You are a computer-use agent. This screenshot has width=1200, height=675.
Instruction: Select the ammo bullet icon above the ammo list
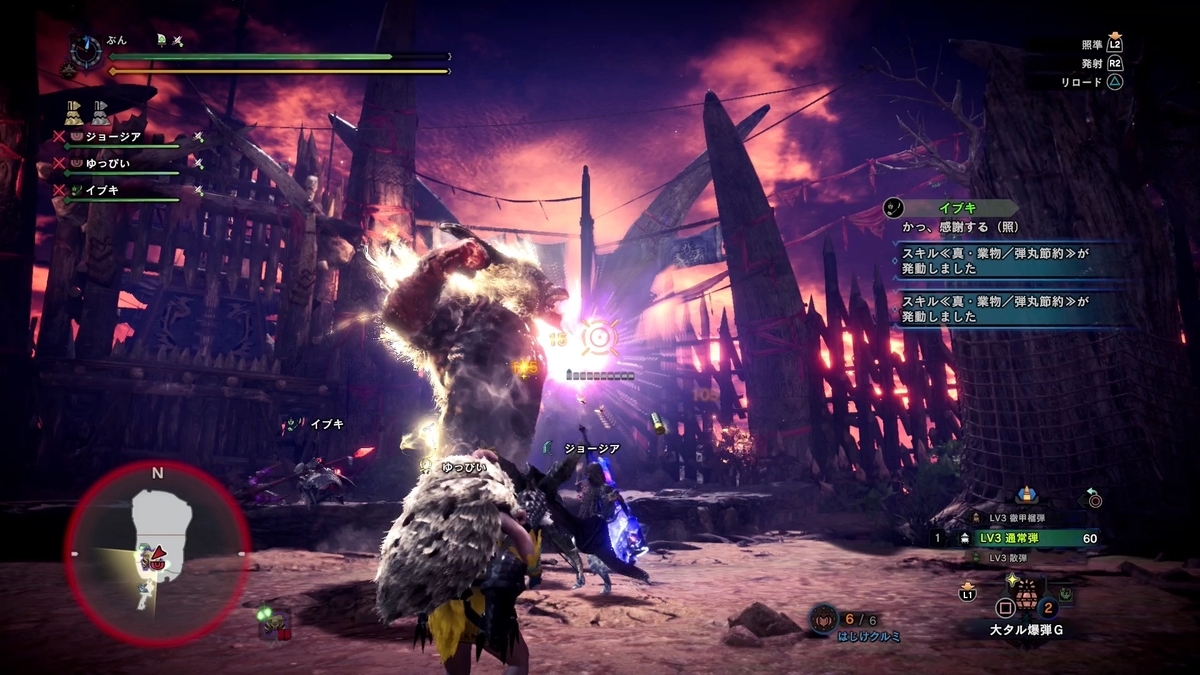point(1025,495)
